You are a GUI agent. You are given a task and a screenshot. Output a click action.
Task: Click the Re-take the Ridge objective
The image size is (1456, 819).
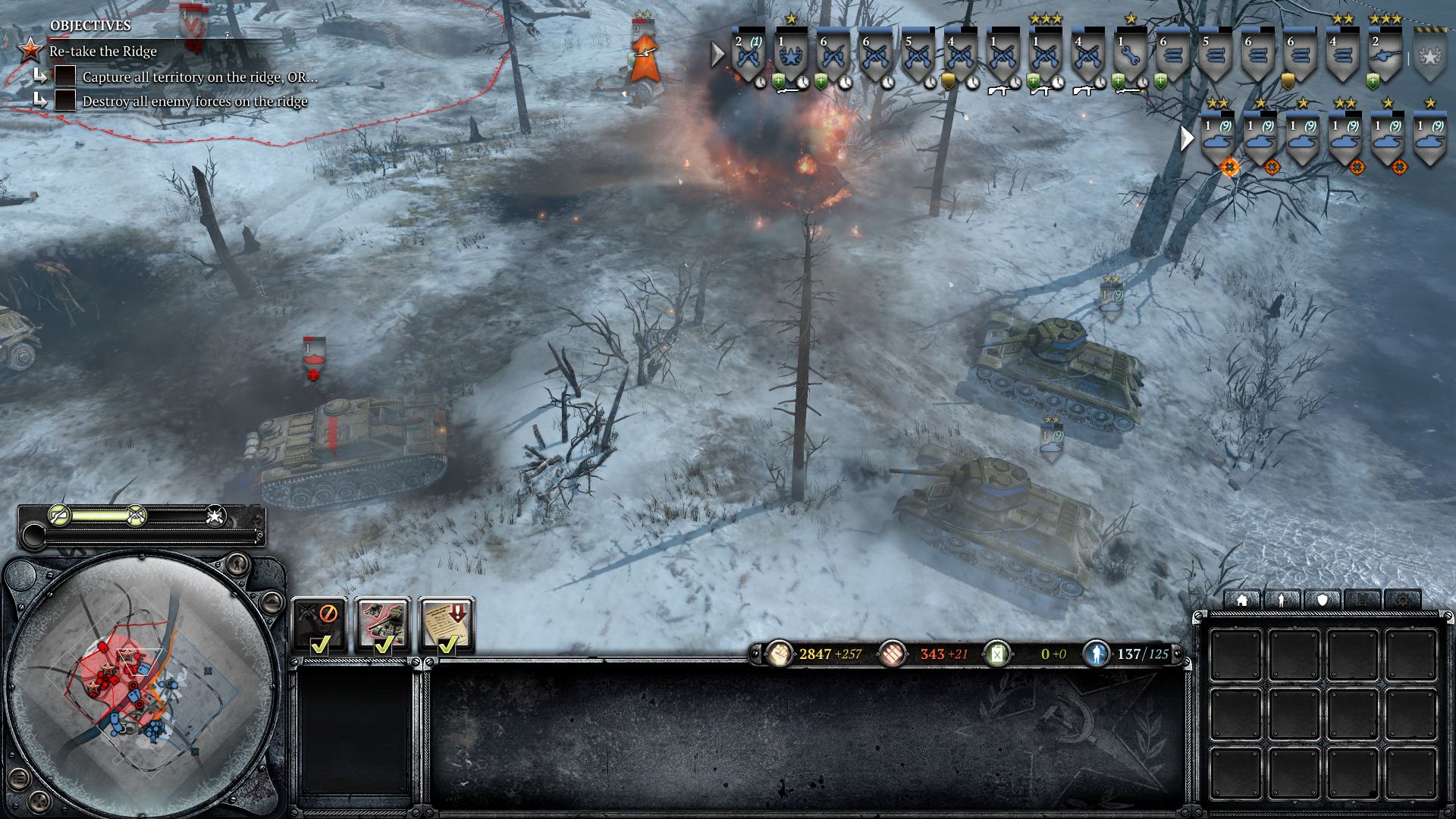pos(103,52)
